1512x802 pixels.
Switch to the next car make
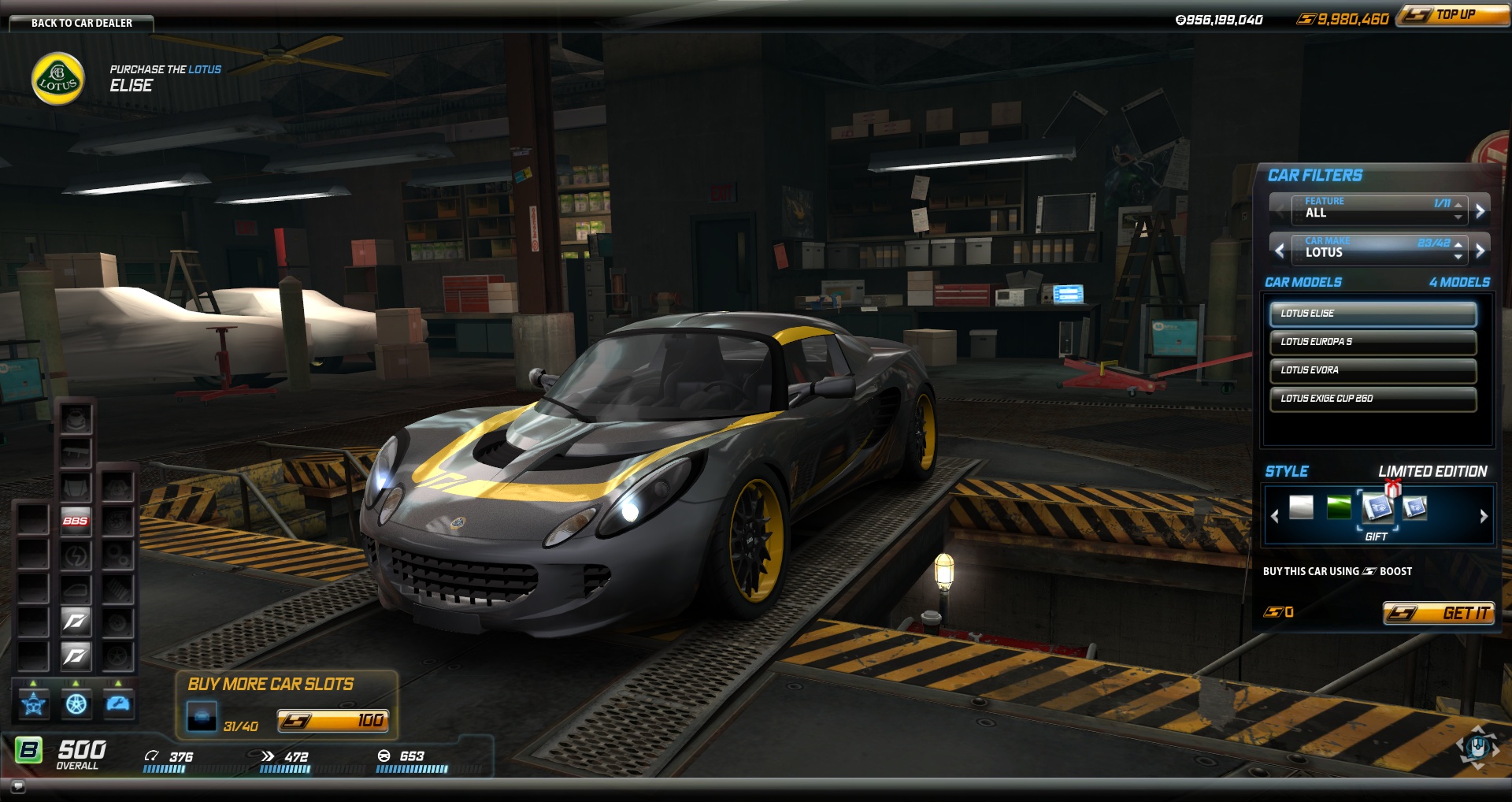[x=1480, y=251]
